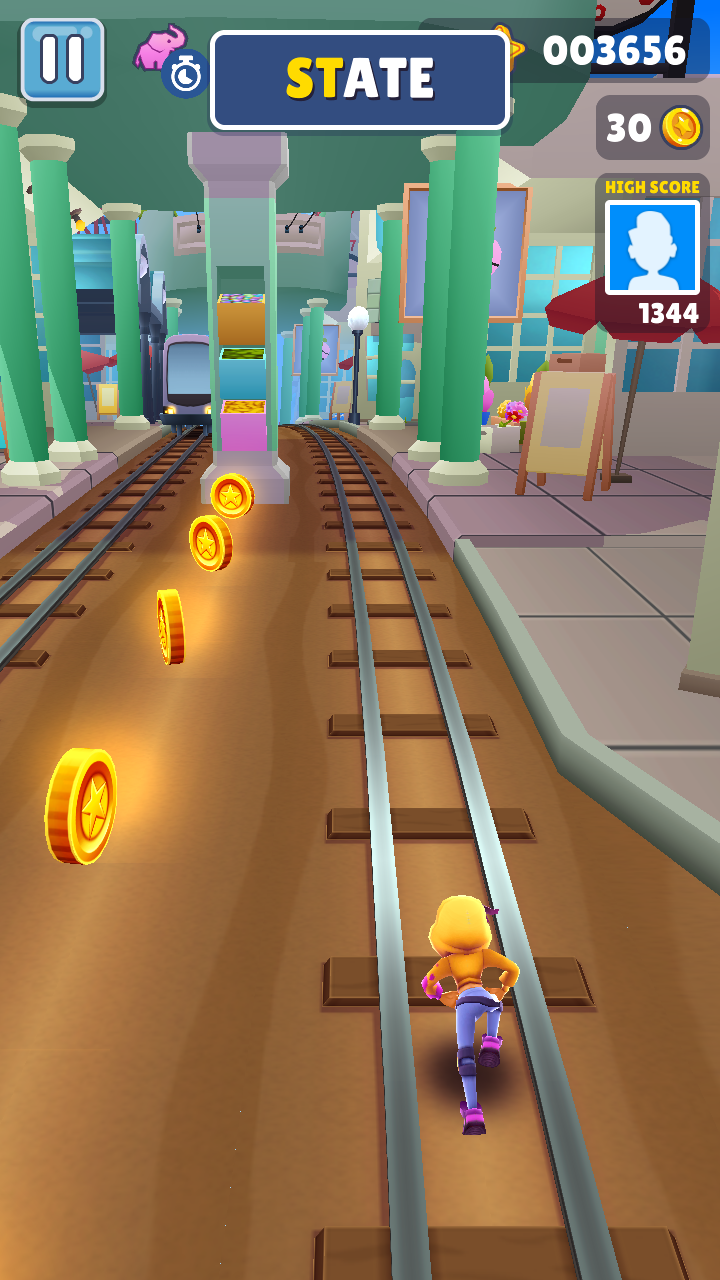Screen dimensions: 720x1280
Task: Pause the game with the pause button
Action: (62, 59)
